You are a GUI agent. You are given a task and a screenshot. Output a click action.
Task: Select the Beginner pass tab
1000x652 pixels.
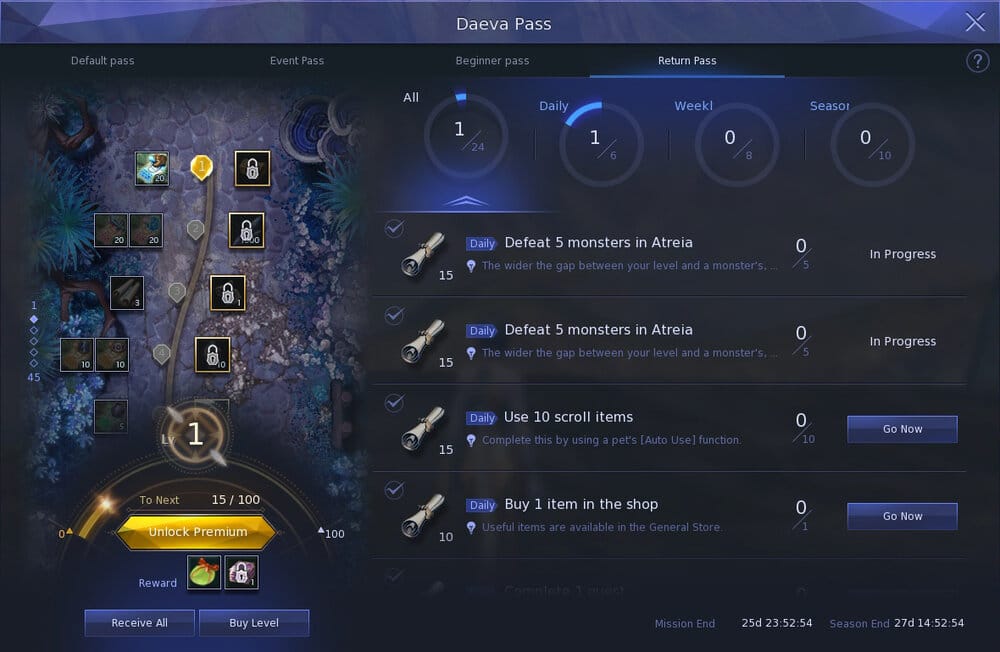point(492,61)
